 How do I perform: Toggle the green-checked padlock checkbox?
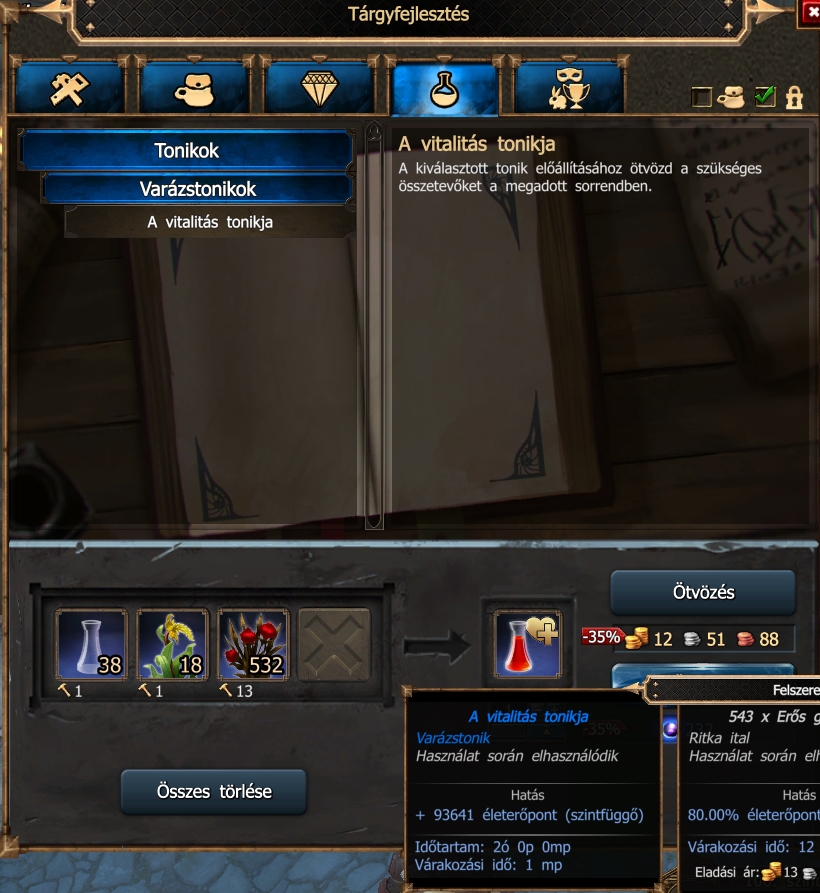tap(765, 97)
